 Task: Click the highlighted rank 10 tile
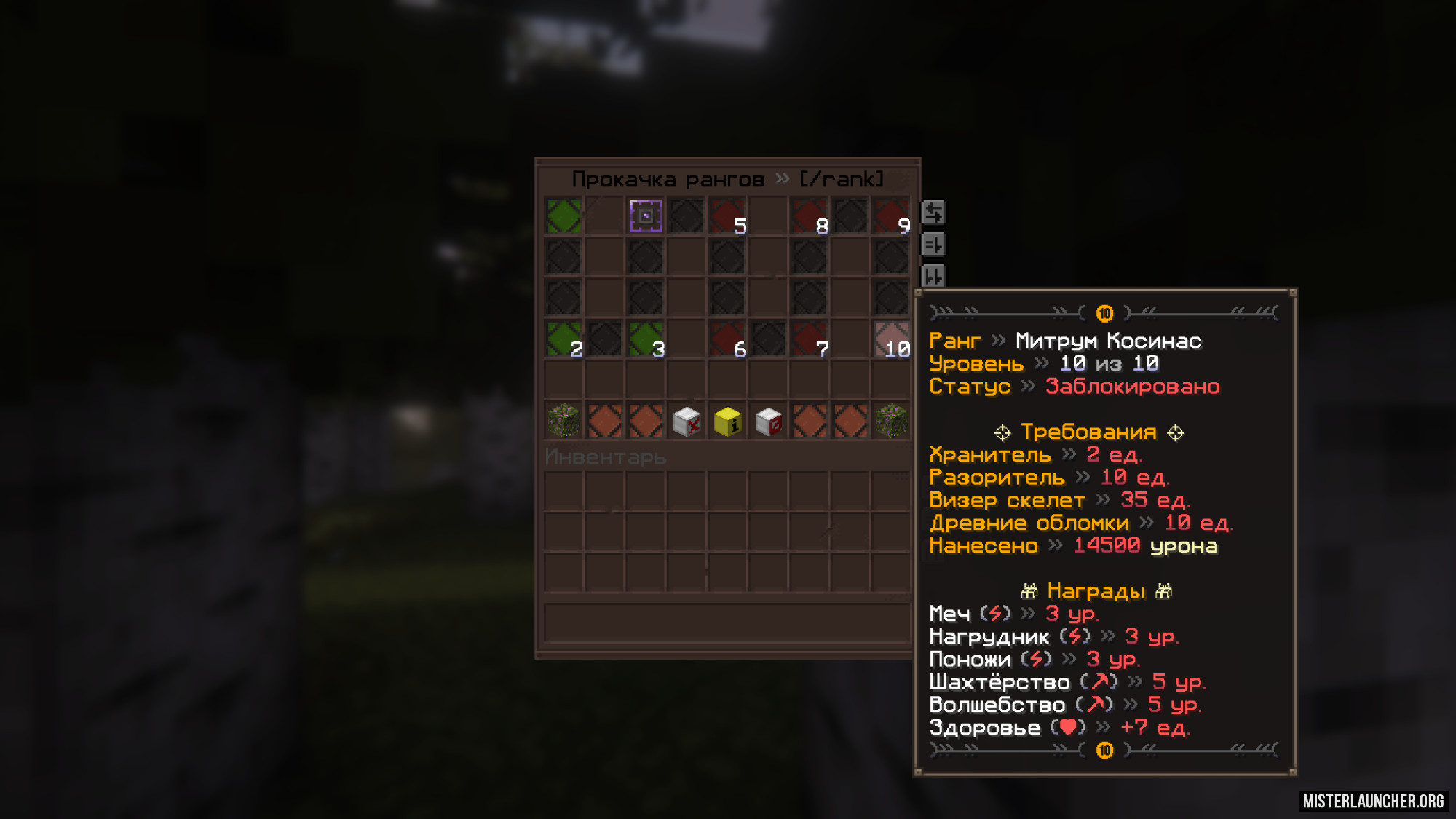point(891,339)
